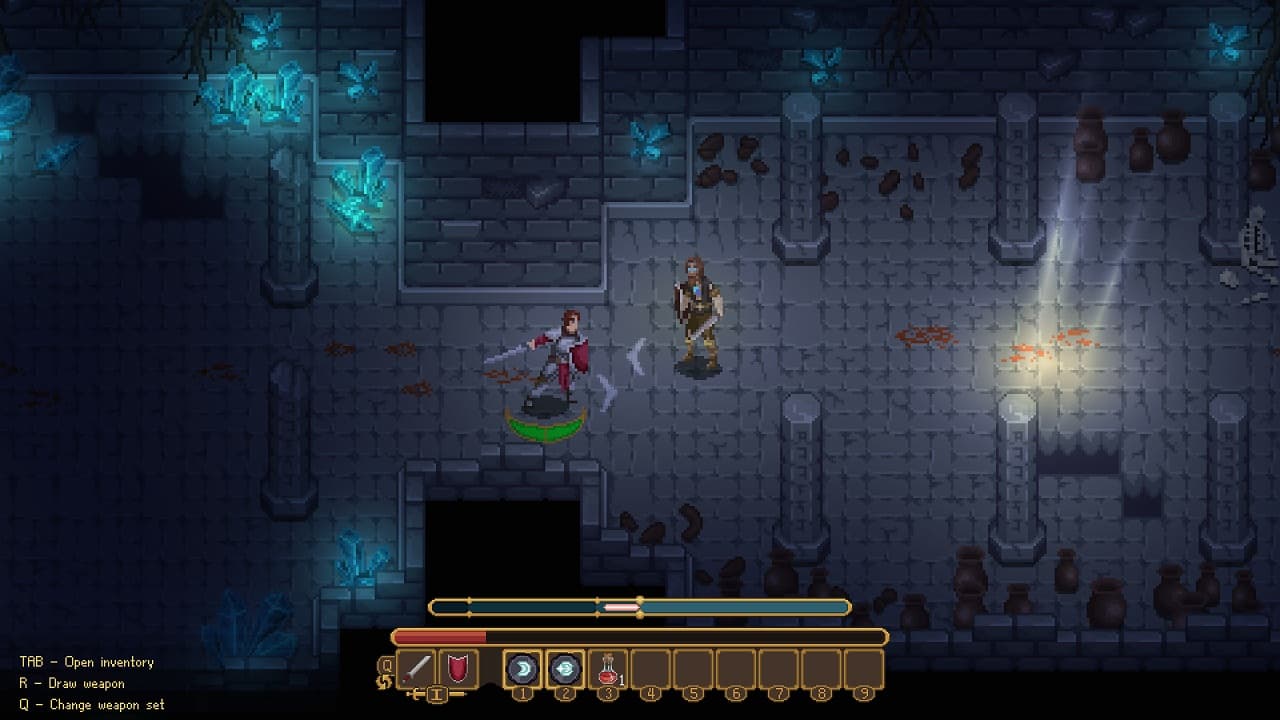Select the sword weapon slot
The width and height of the screenshot is (1280, 720).
[x=416, y=668]
